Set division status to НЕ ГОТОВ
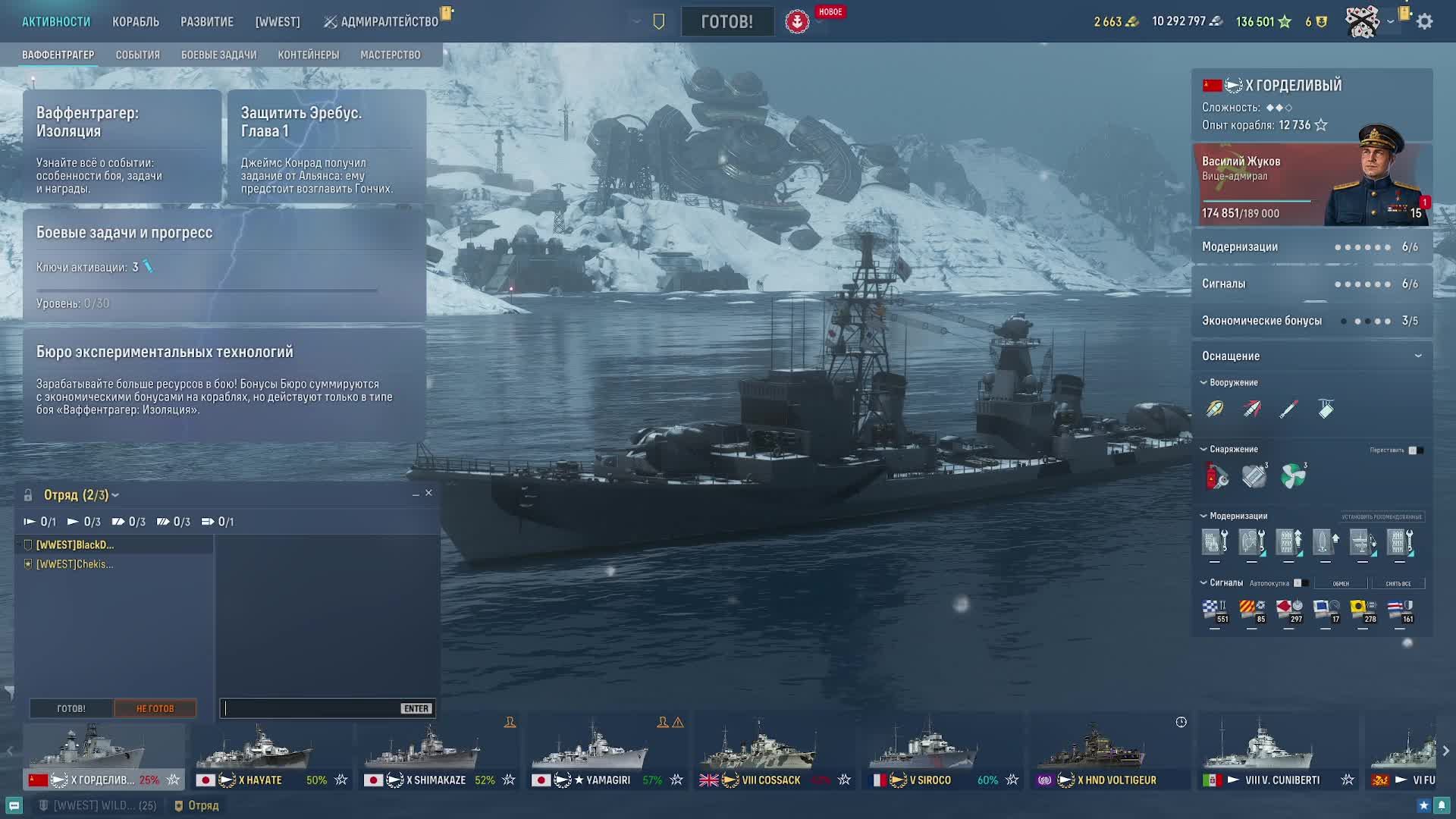This screenshot has height=819, width=1456. 155,708
